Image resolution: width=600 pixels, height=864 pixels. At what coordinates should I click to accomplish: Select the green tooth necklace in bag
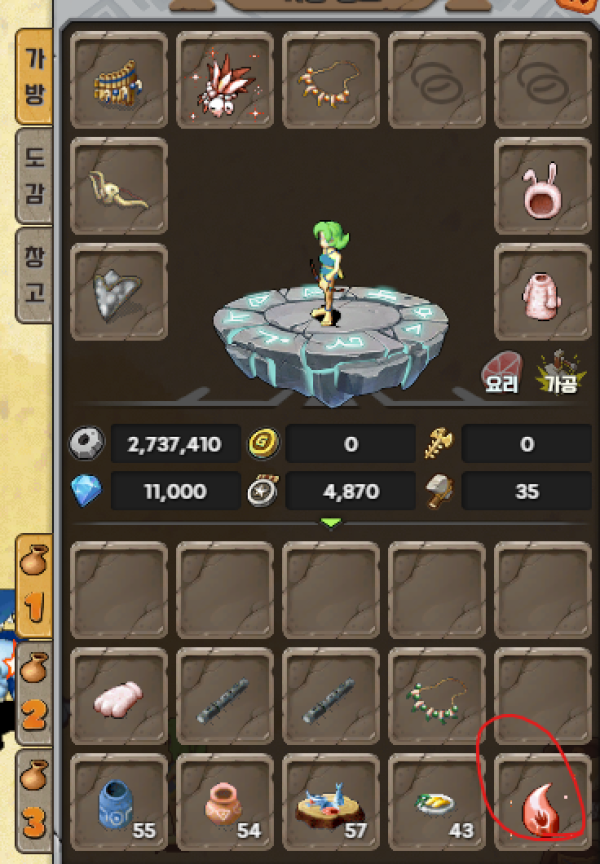point(437,696)
